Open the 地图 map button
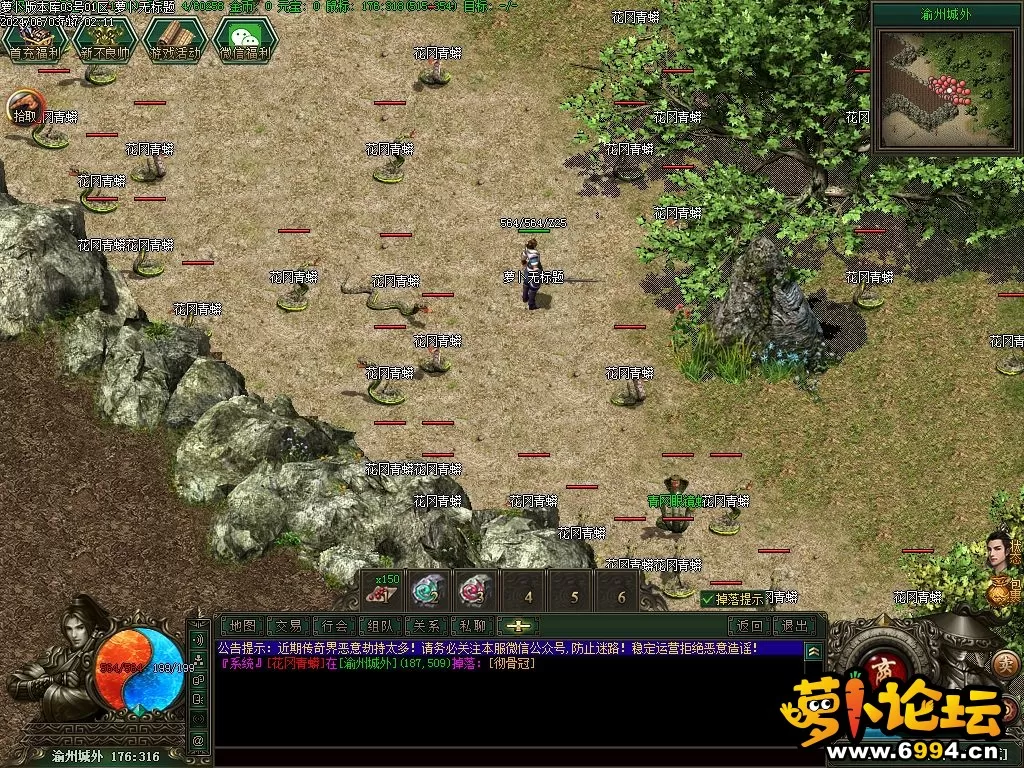Screen dimensions: 1024x768 point(243,626)
